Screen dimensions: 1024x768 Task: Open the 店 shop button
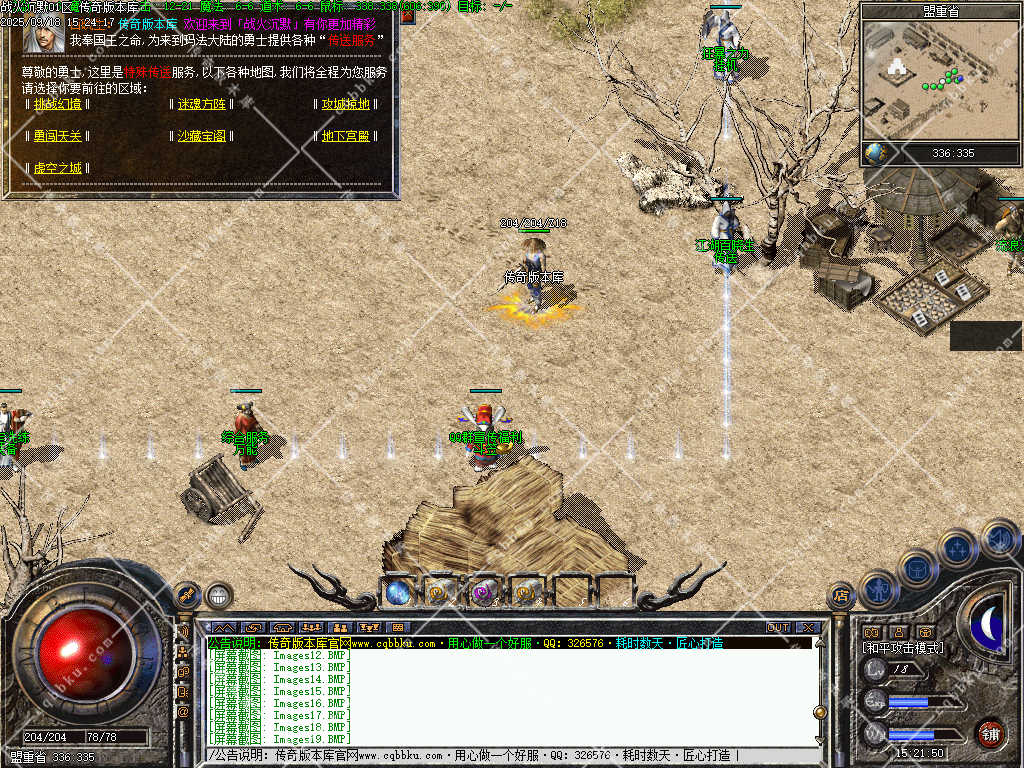(x=841, y=597)
